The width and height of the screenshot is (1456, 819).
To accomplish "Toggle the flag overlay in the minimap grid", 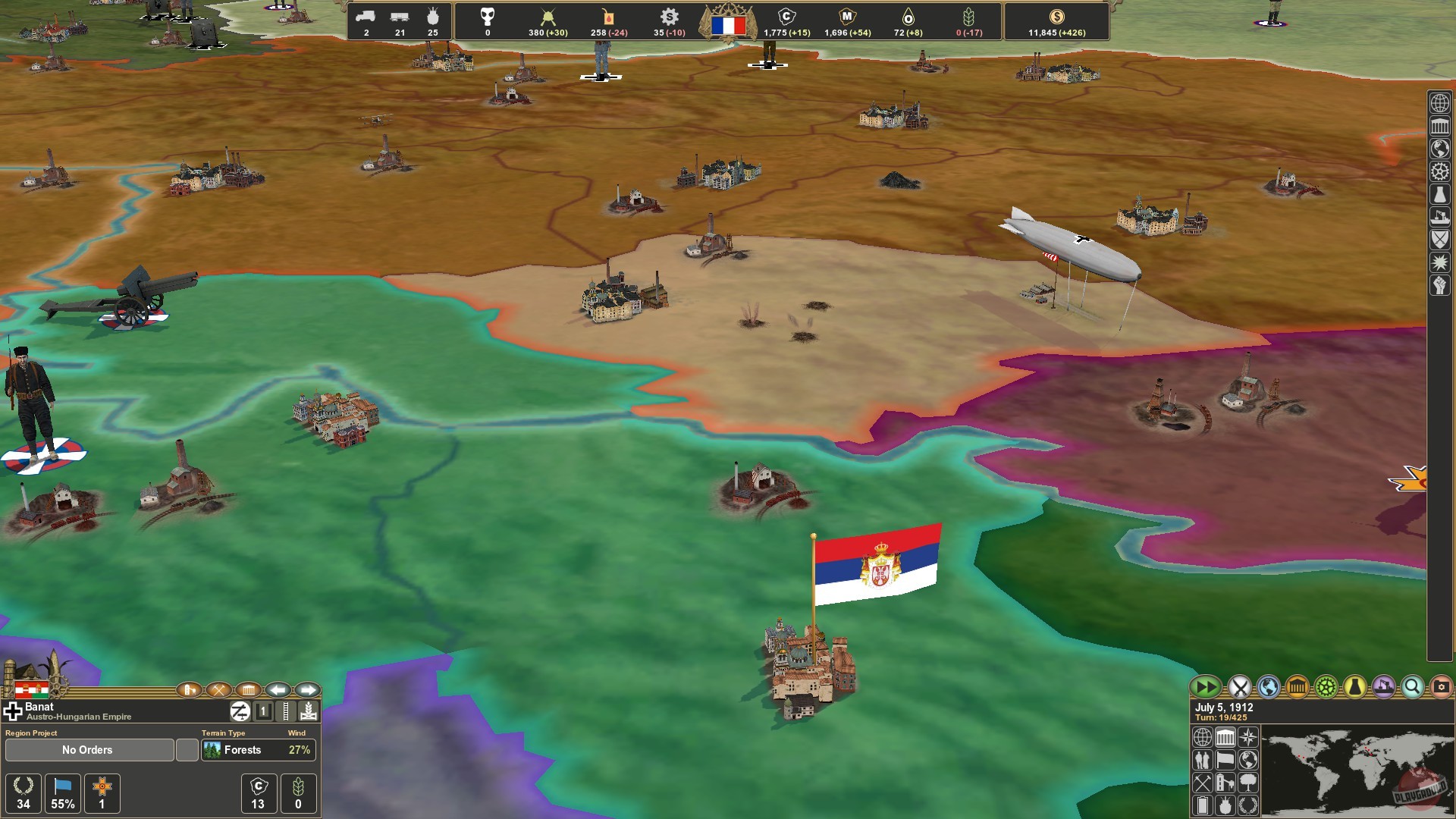I will (x=1225, y=761).
